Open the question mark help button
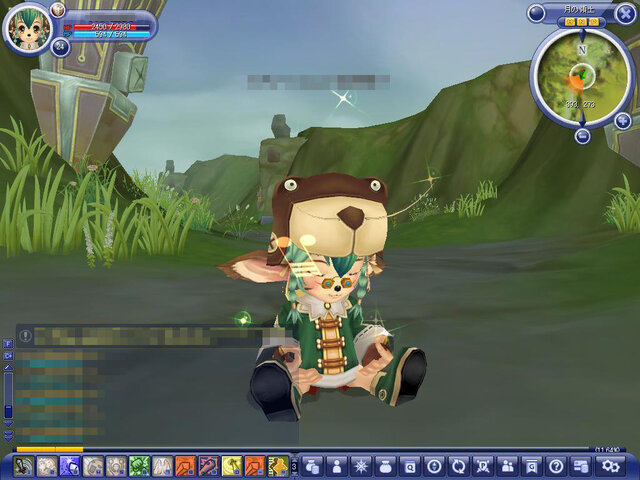Image resolution: width=640 pixels, height=480 pixels. [556, 466]
